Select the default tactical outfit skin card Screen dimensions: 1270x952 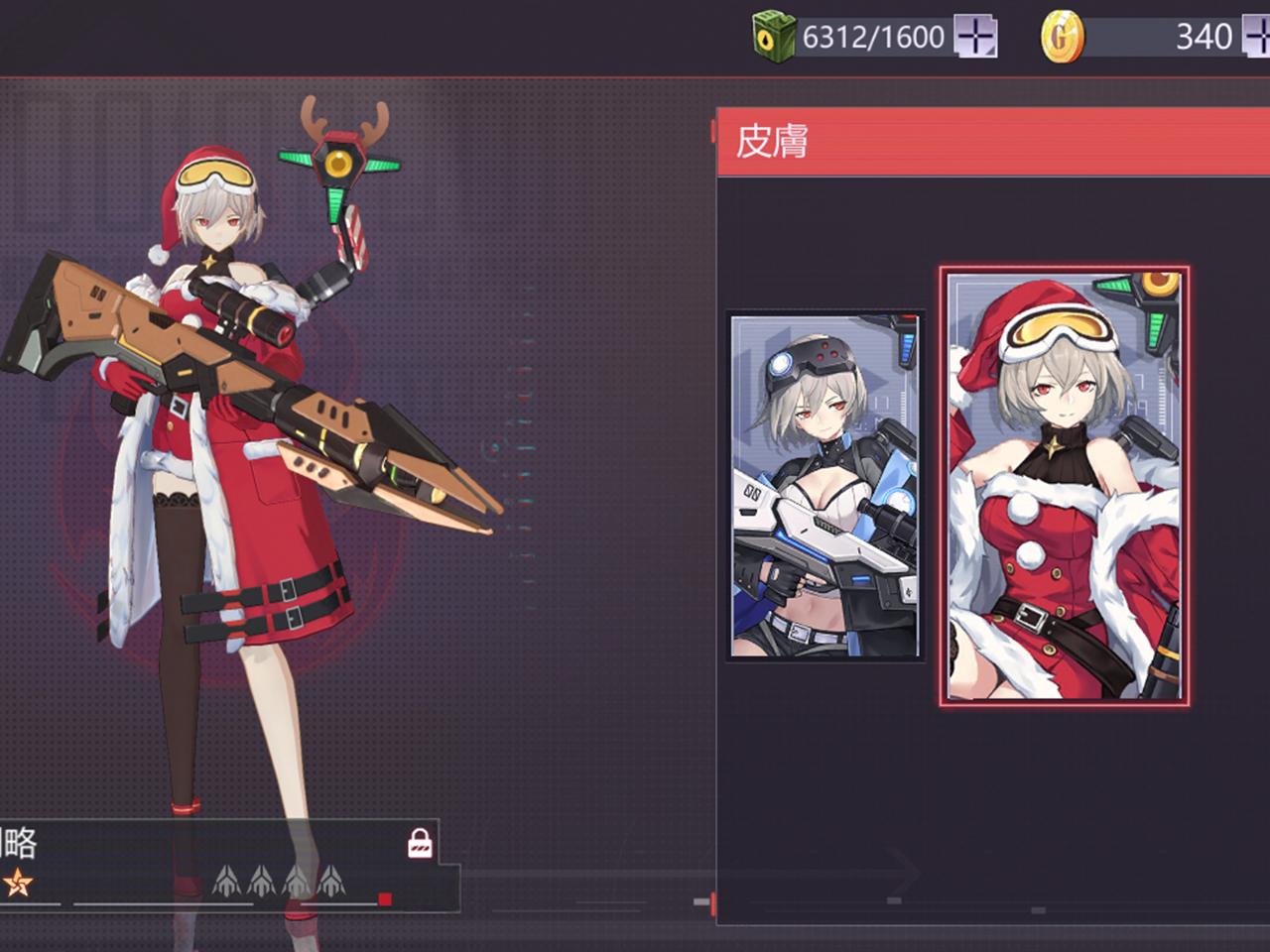click(825, 486)
